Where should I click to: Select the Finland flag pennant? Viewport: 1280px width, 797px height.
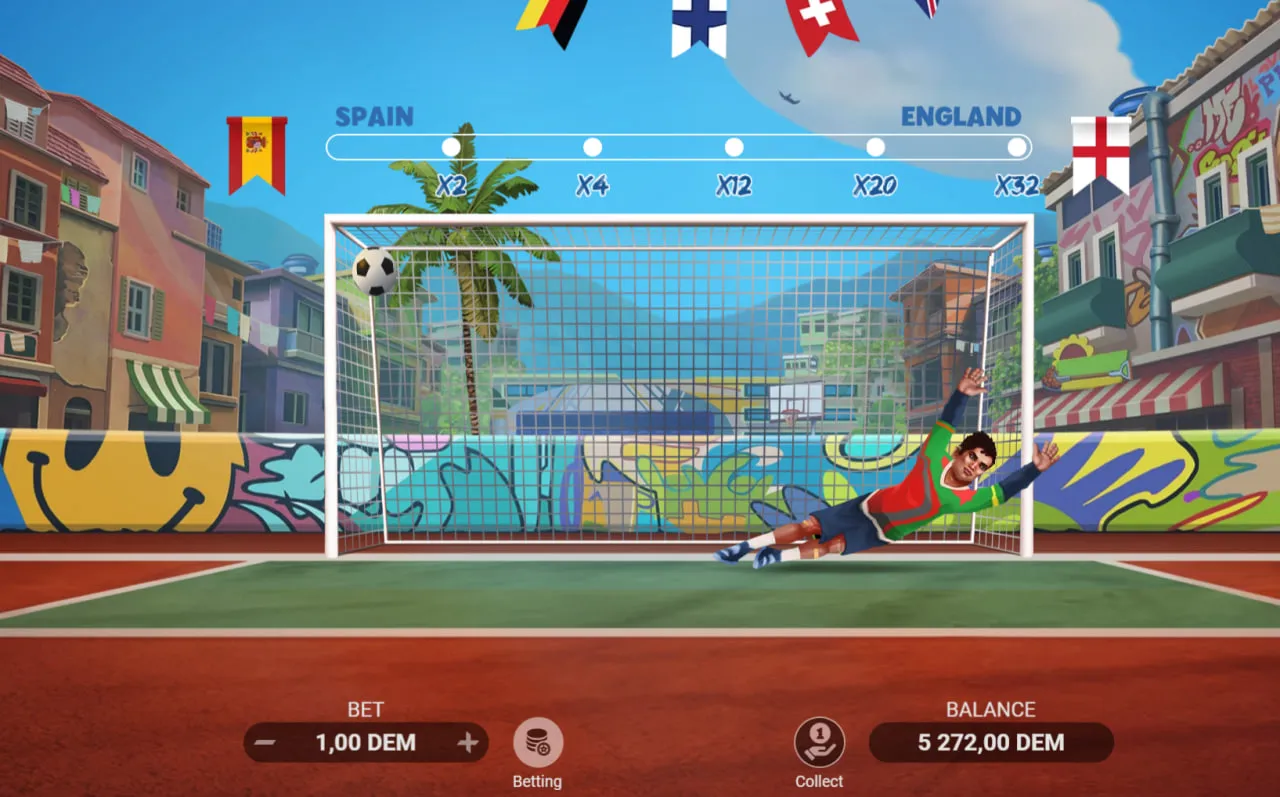click(699, 25)
